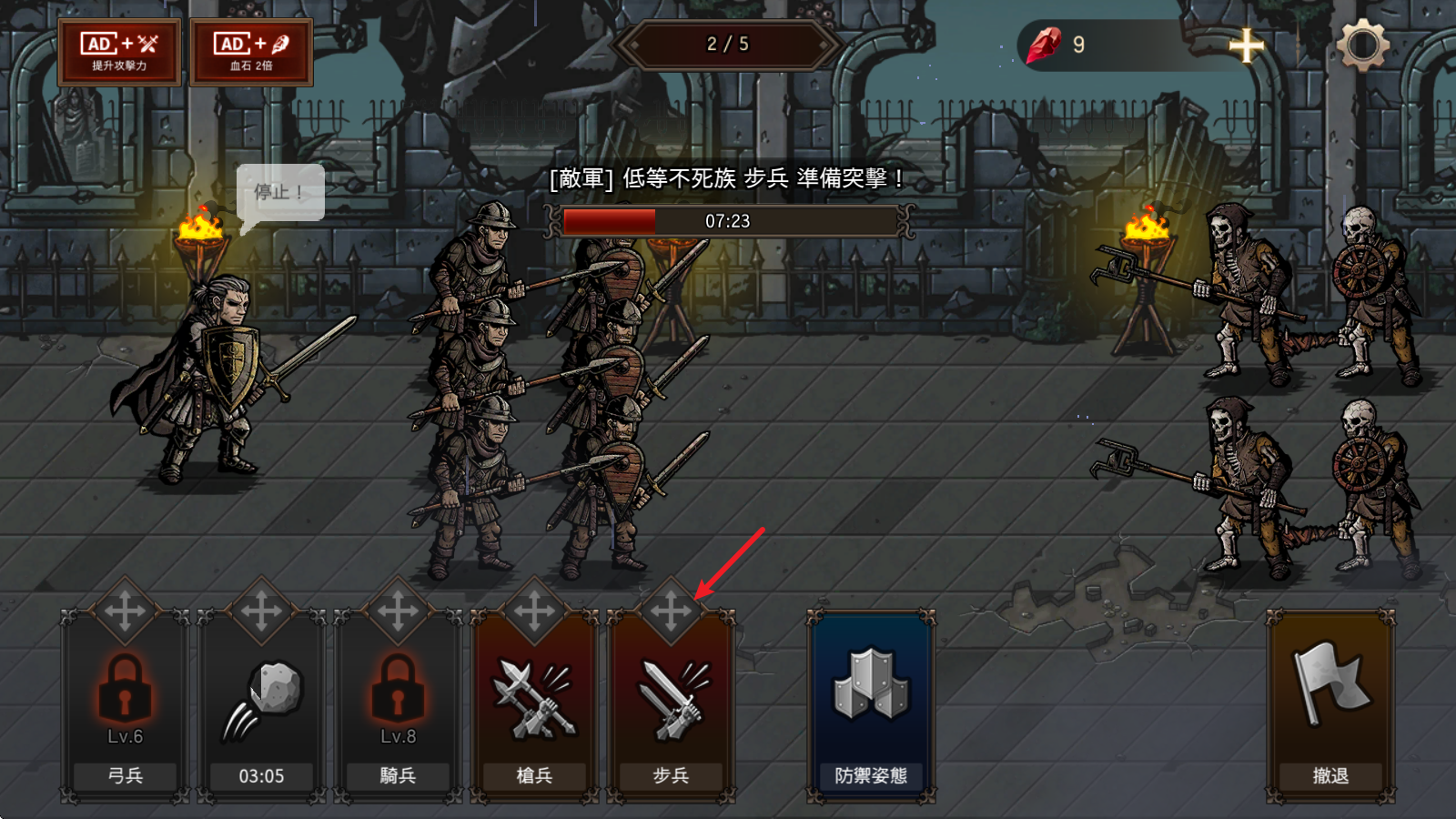Expand the move arrow above 槍兵 card

coord(534,608)
